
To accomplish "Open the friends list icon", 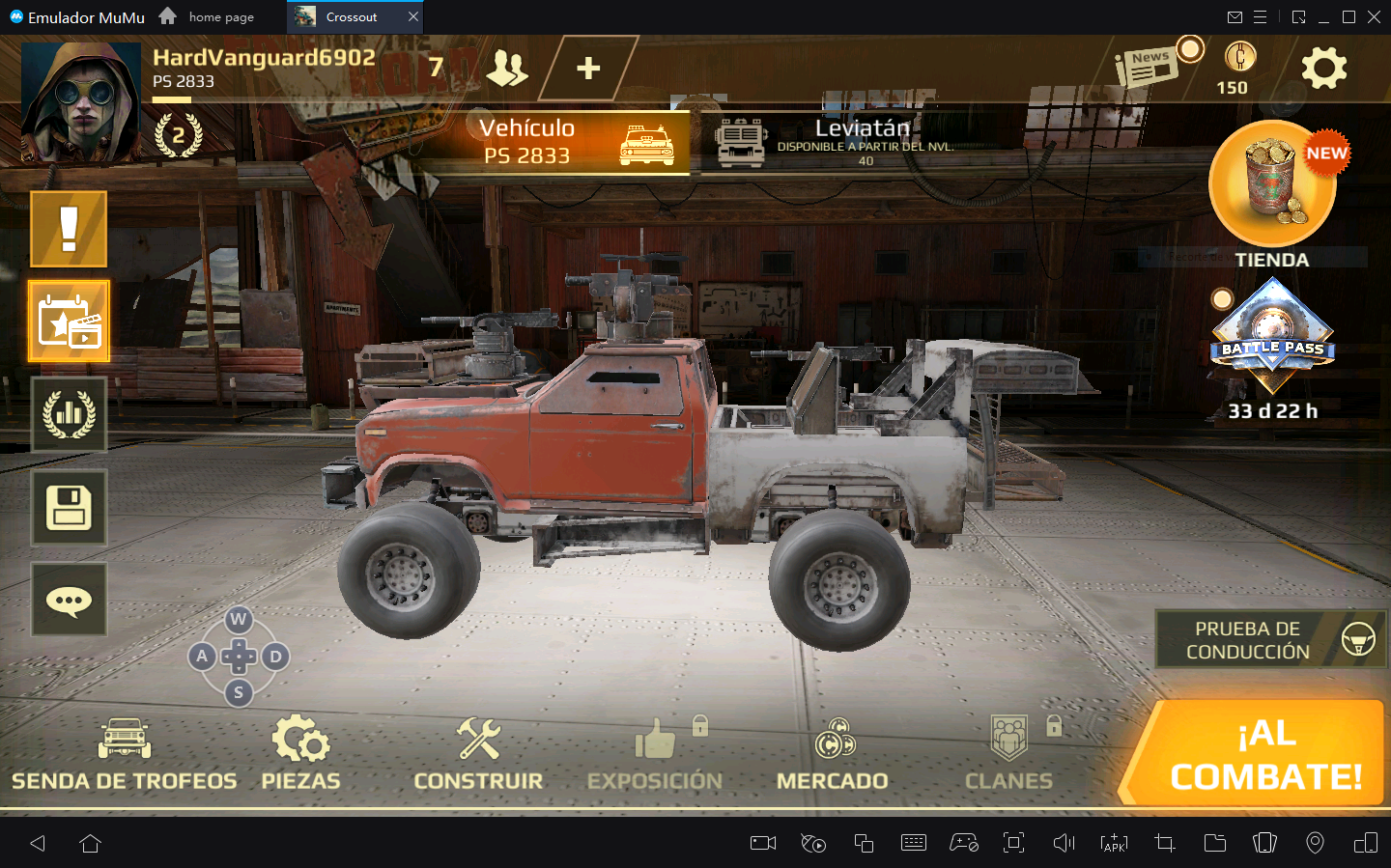I will coord(506,68).
